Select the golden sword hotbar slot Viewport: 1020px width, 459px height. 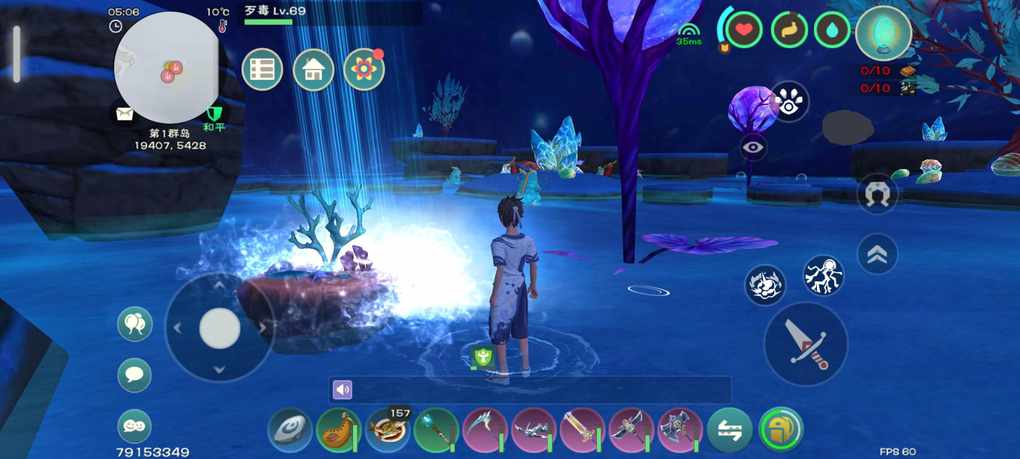pyautogui.click(x=582, y=430)
